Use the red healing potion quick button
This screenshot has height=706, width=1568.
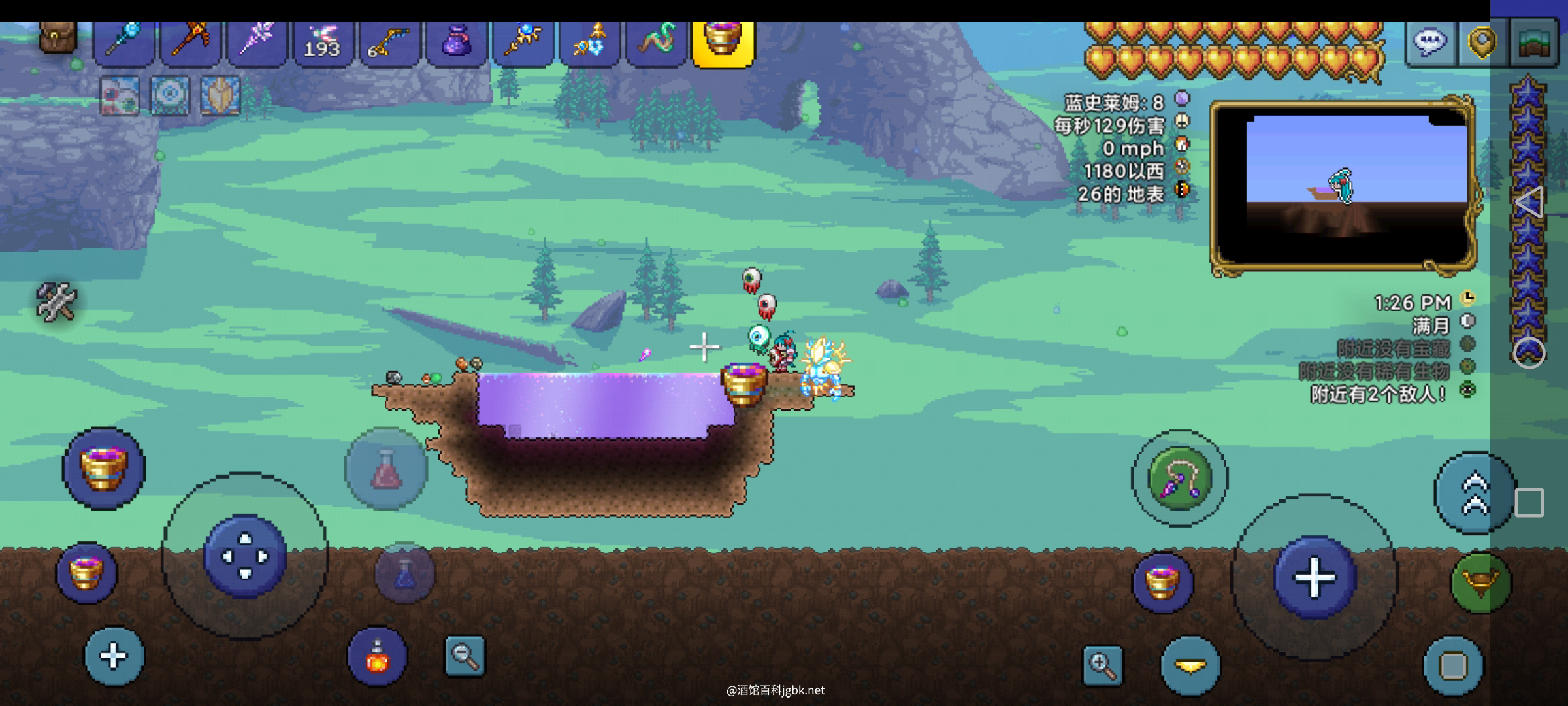coord(386,469)
